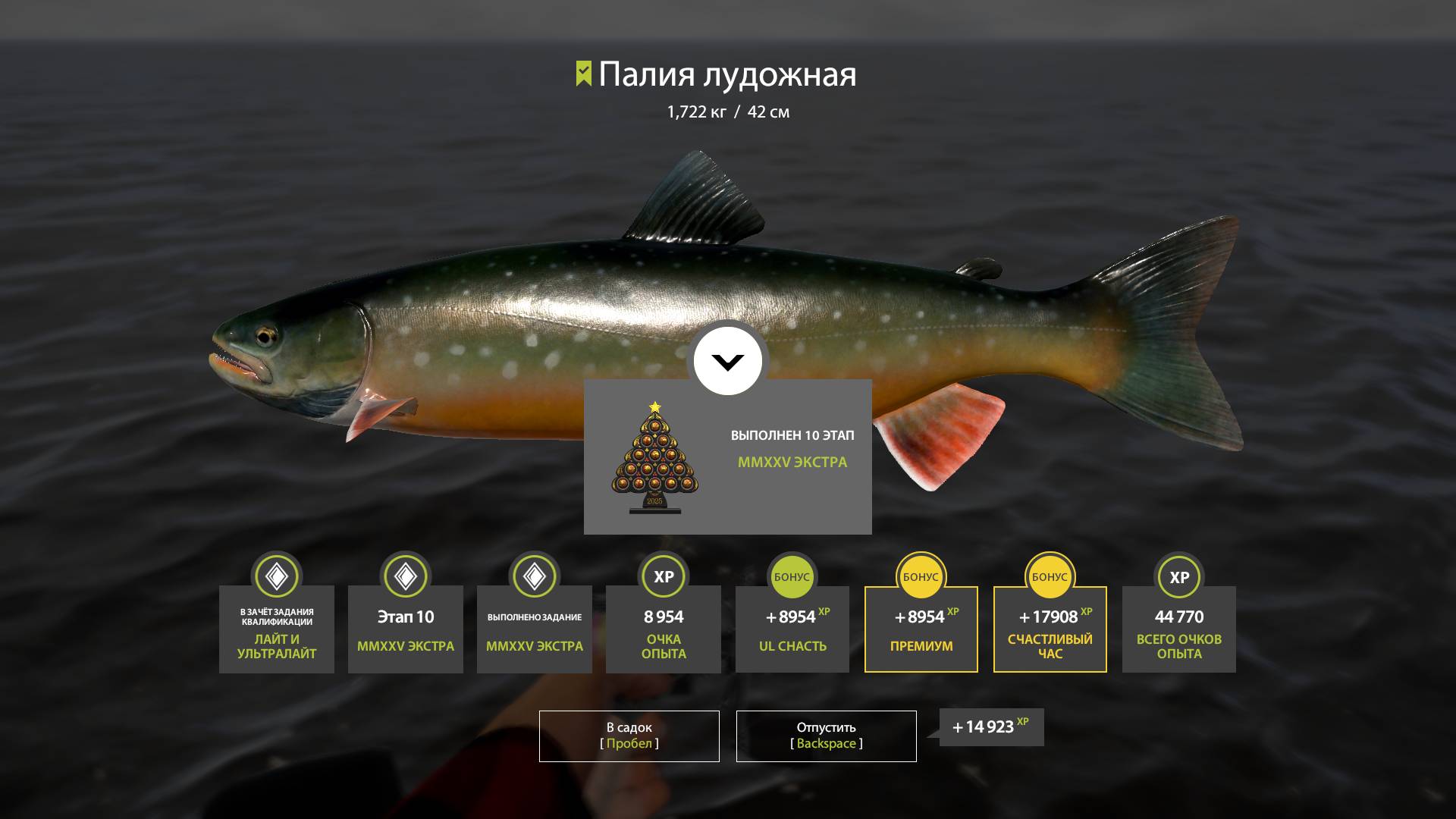Image resolution: width=1456 pixels, height=819 pixels.
Task: Click the yellow bookmark icon beside the fish name
Action: point(582,74)
